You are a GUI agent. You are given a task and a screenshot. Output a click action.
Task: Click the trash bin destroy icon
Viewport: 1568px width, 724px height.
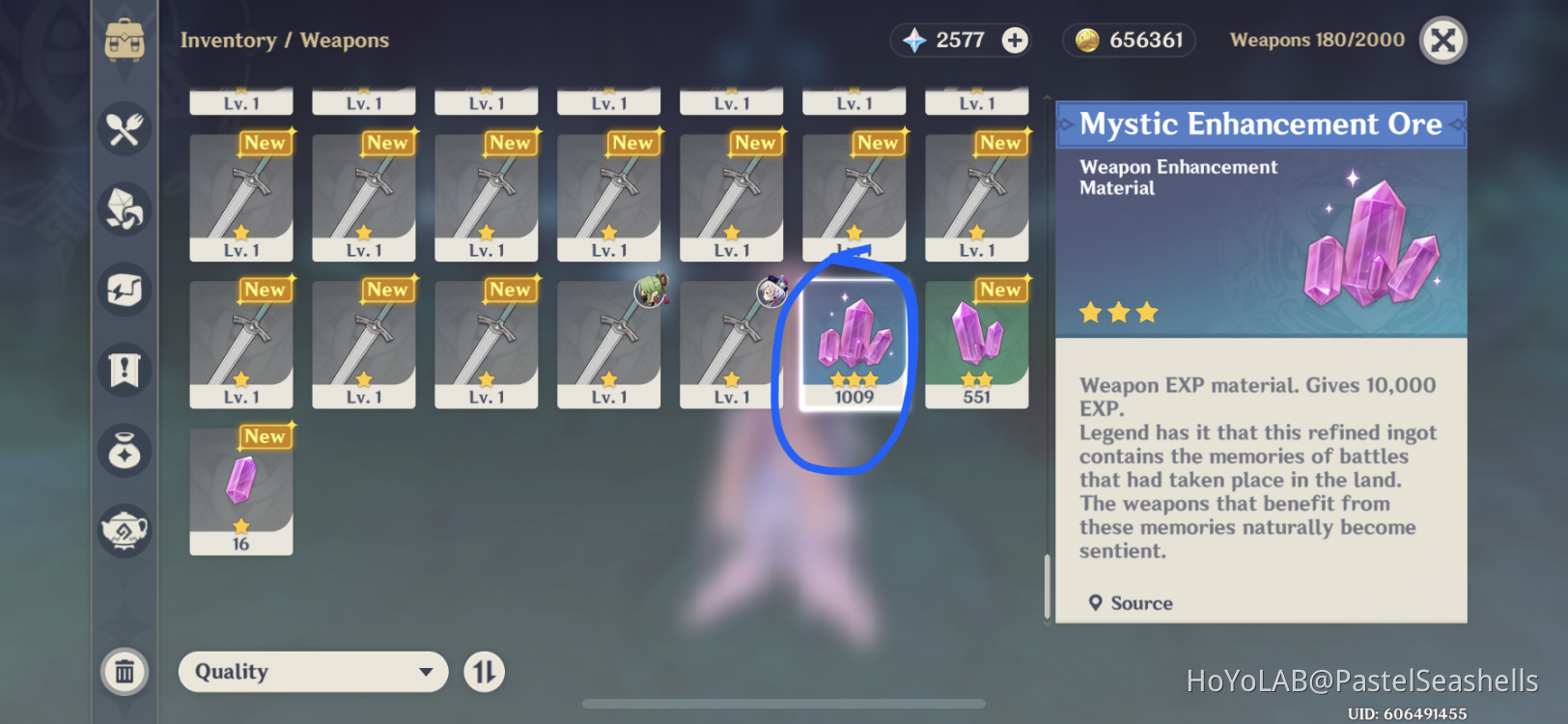(x=125, y=671)
